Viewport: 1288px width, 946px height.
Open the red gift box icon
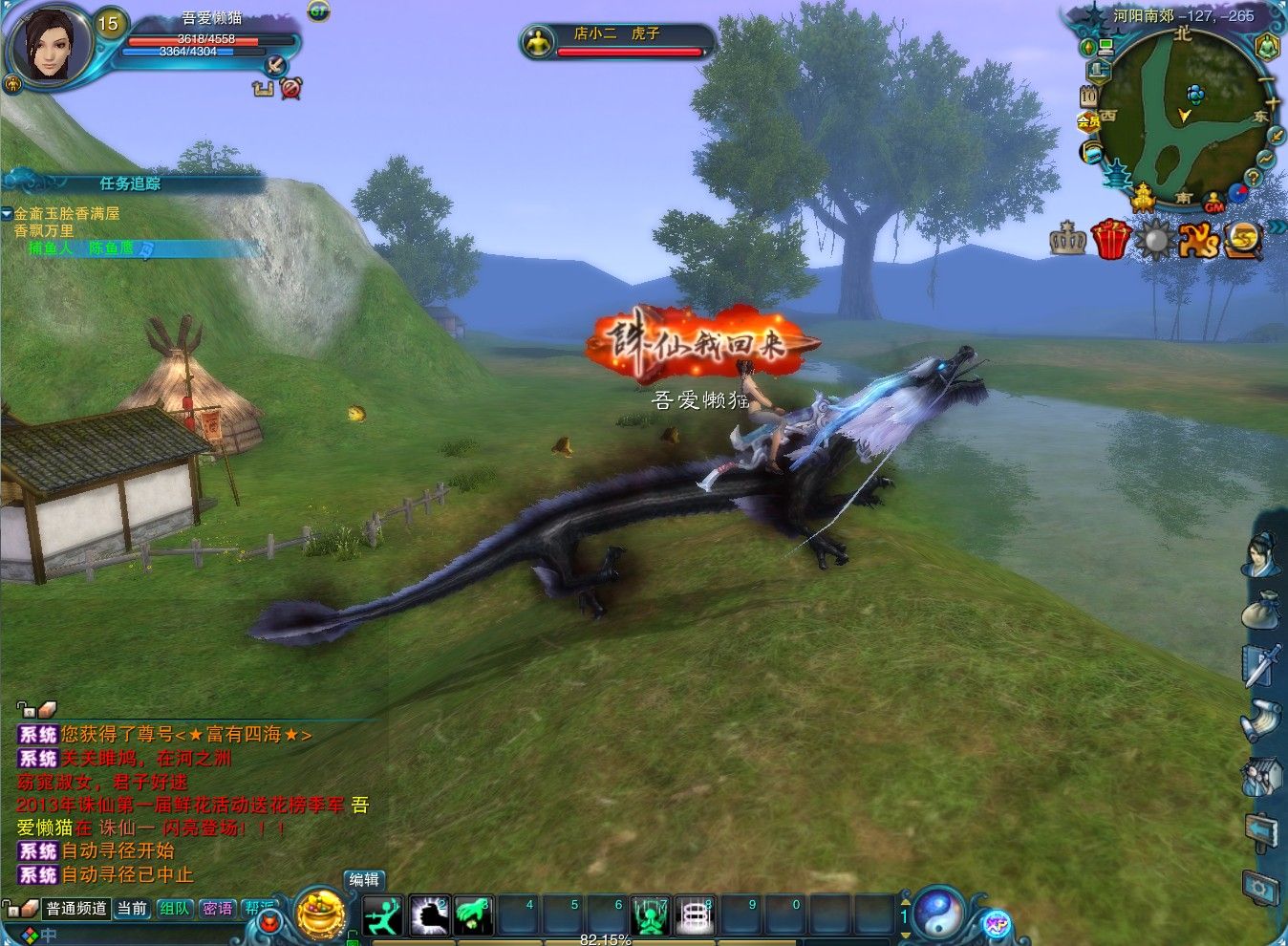tap(1111, 238)
